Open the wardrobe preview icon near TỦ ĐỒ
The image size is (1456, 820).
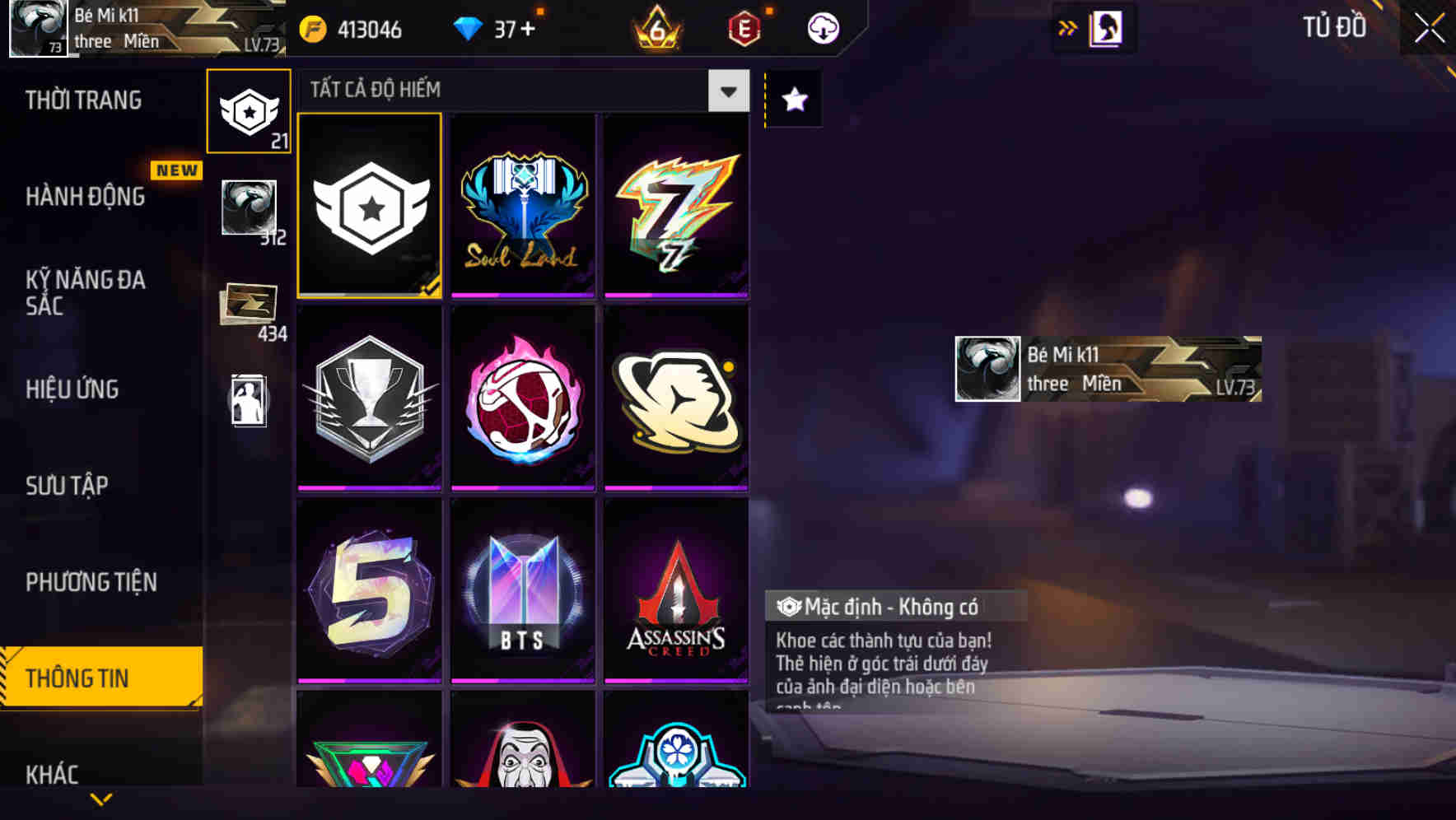click(1104, 27)
